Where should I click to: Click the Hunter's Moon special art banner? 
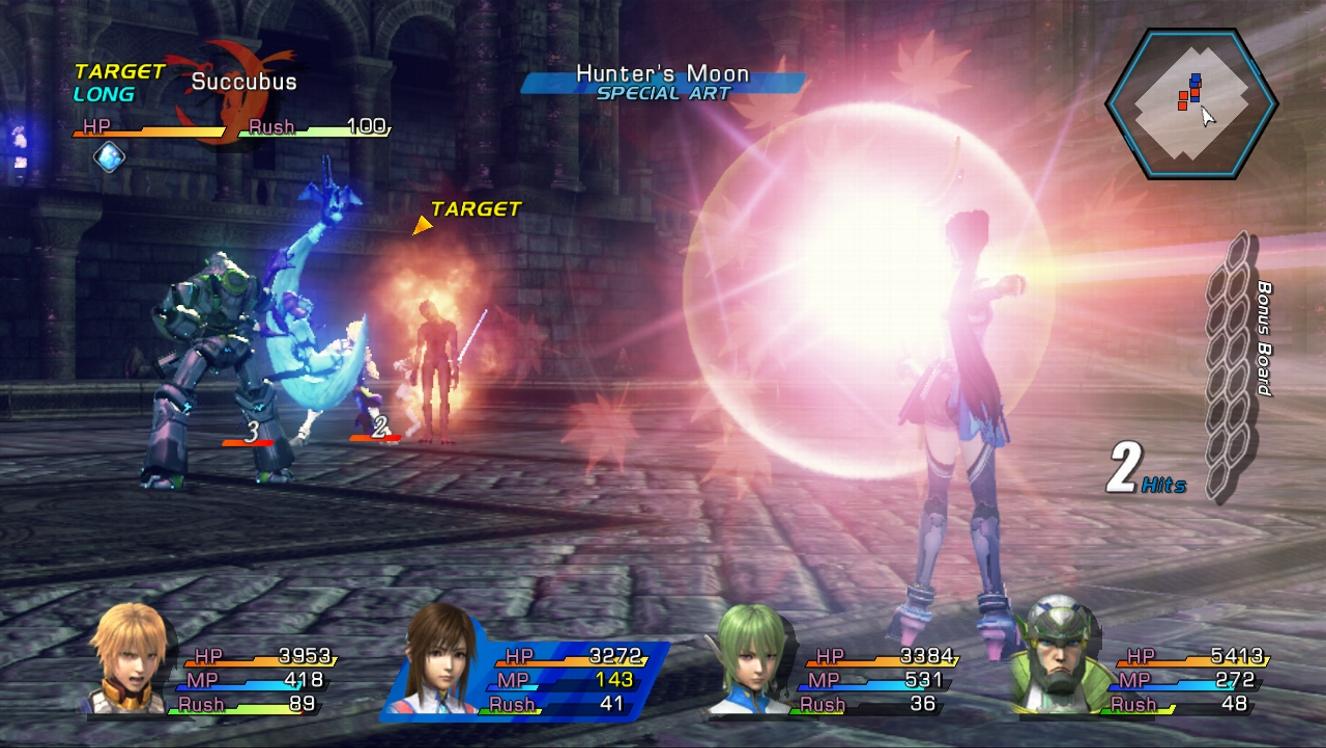(662, 82)
